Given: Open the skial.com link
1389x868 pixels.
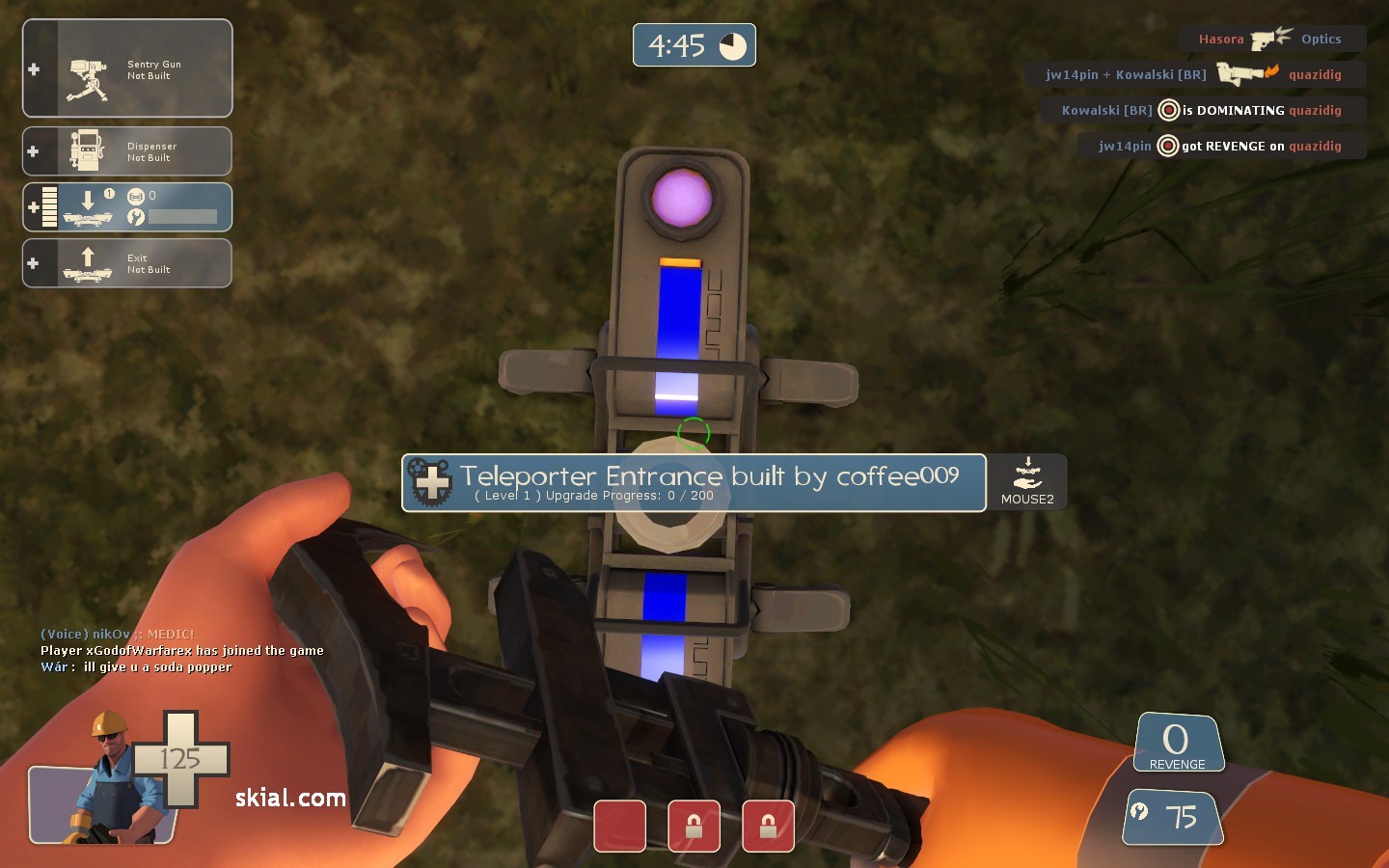Looking at the screenshot, I should (x=288, y=799).
